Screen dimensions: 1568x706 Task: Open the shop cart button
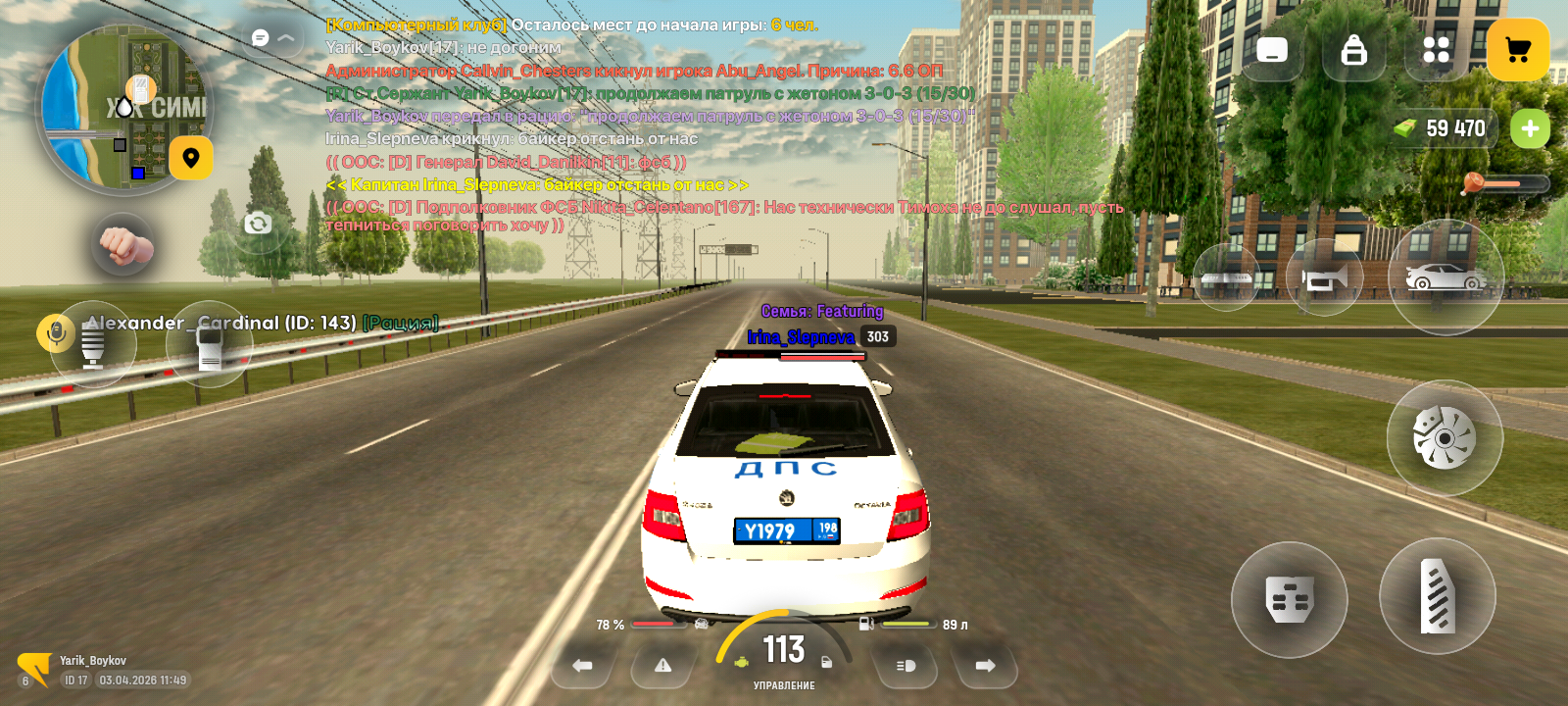[x=1517, y=50]
